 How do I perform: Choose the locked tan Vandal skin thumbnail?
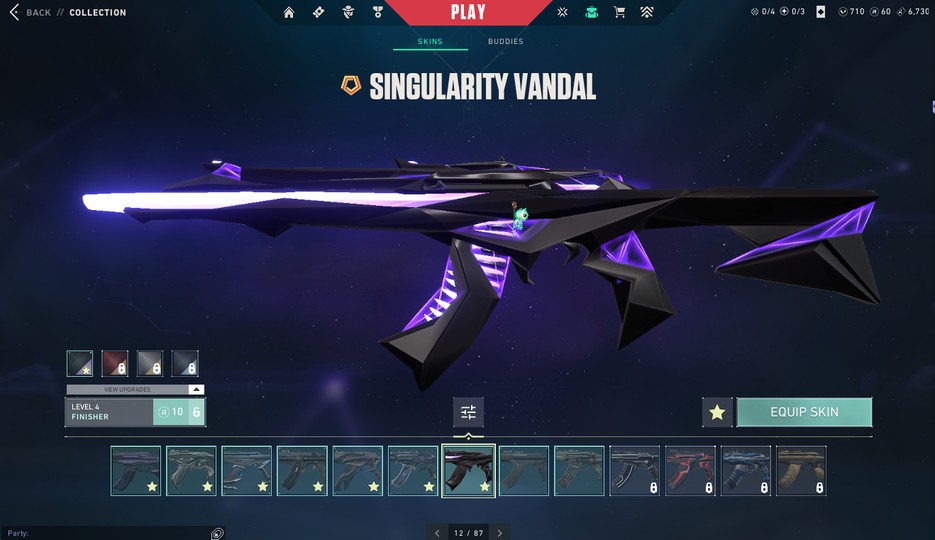point(801,471)
